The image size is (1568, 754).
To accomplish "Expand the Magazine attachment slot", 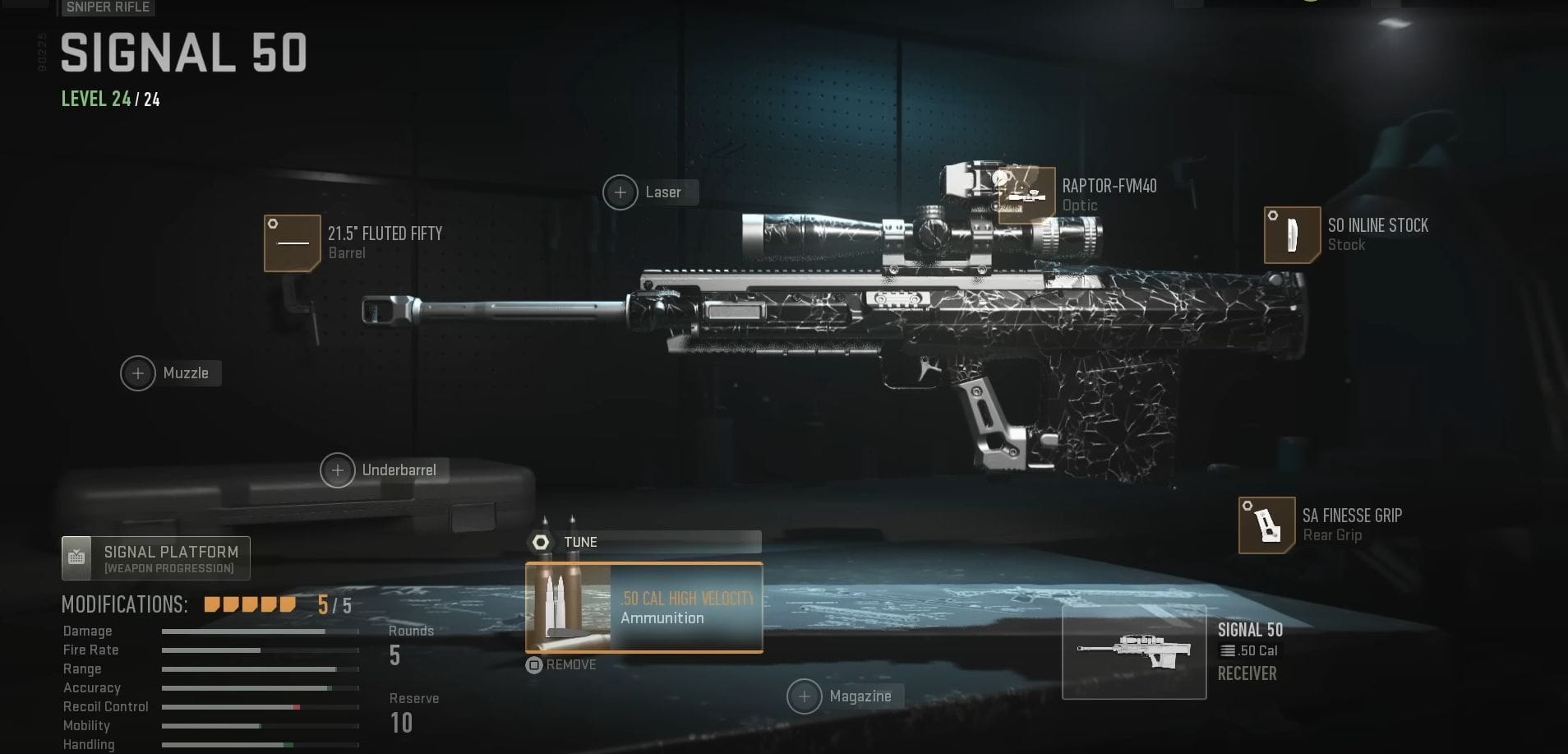I will pos(805,696).
